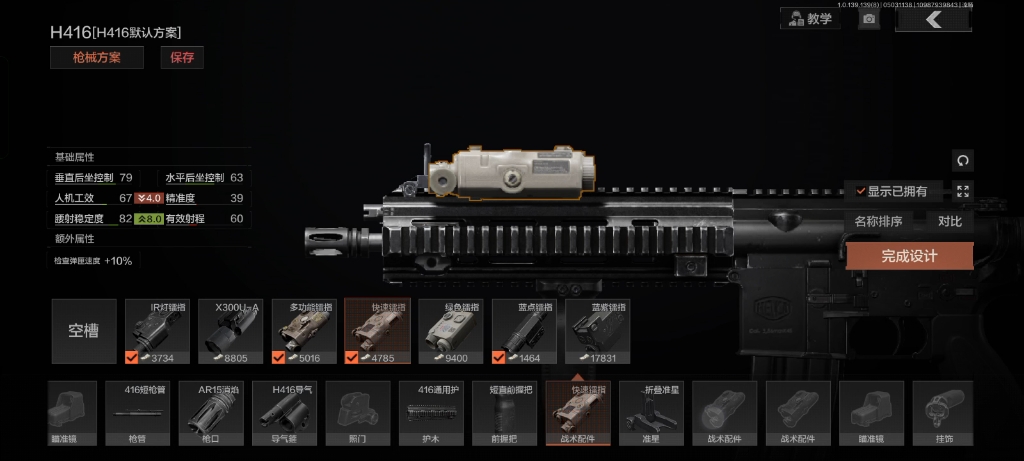Select the 空槽 empty slot option
1024x461 pixels.
pyautogui.click(x=84, y=331)
